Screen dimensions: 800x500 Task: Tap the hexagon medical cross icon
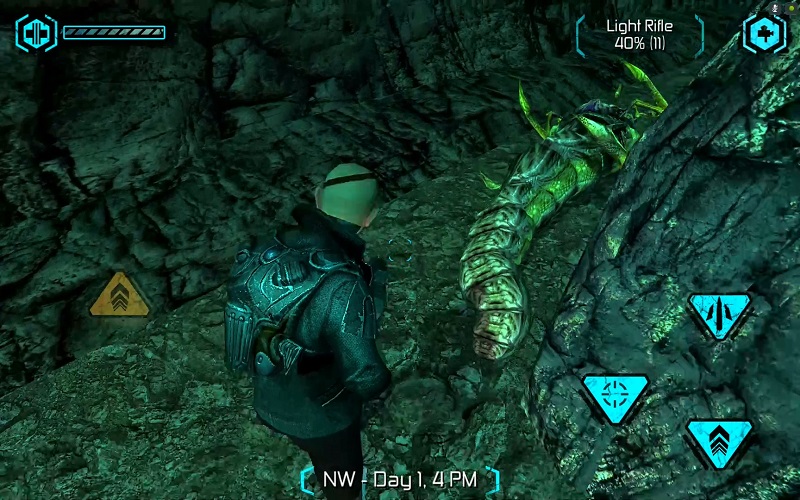(x=763, y=33)
